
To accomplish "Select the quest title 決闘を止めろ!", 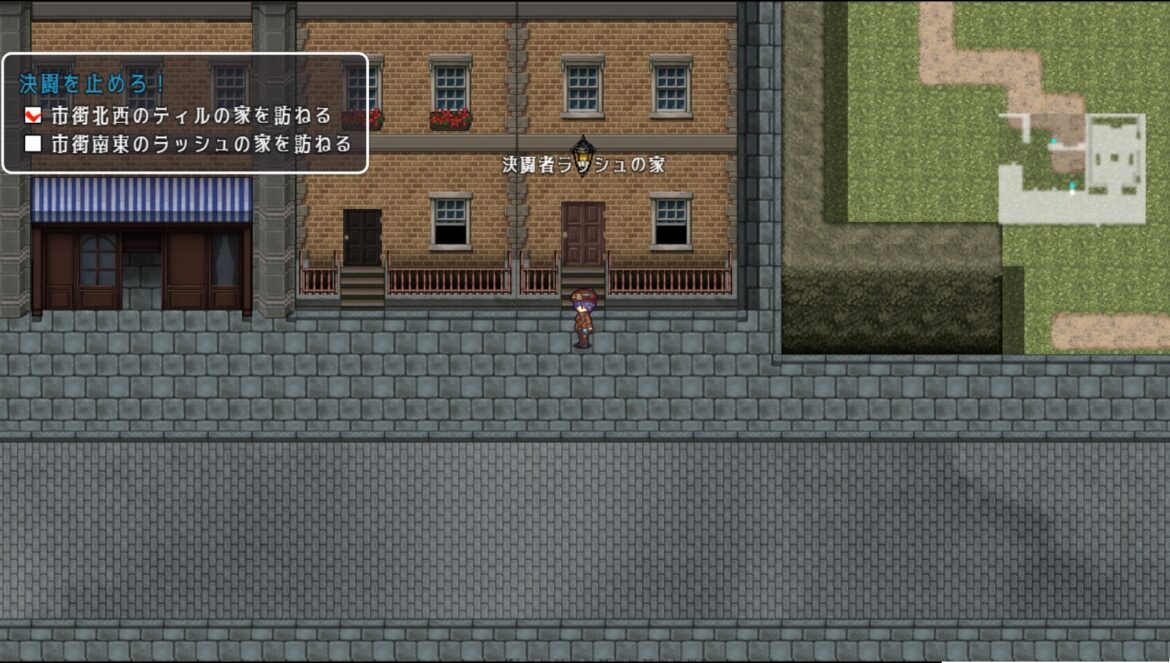I will 91,82.
